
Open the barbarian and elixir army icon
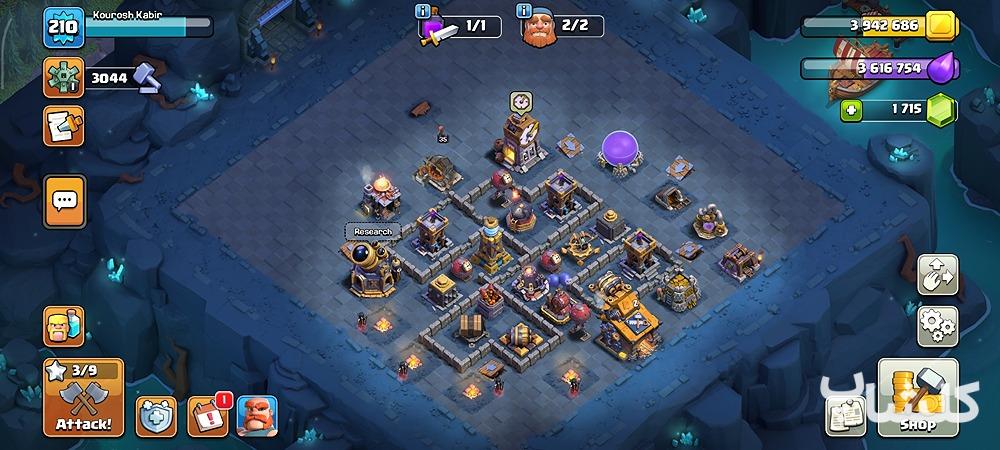pyautogui.click(x=63, y=326)
